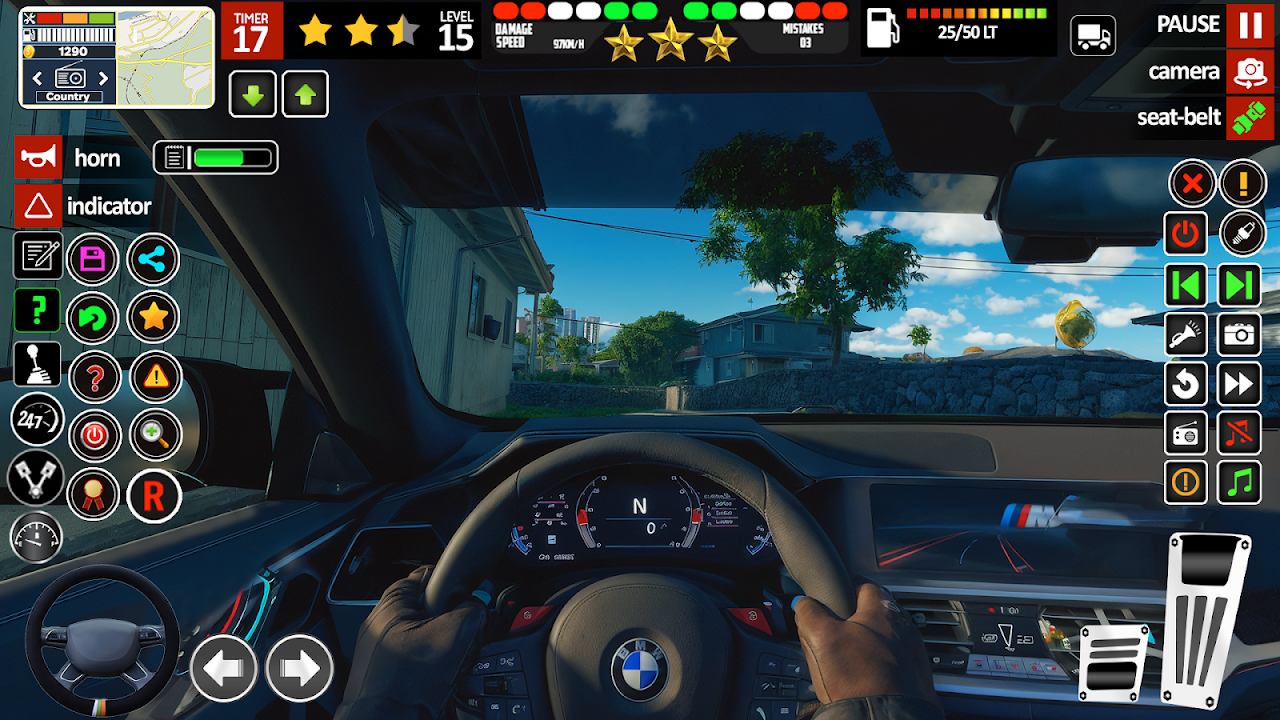The height and width of the screenshot is (720, 1280).
Task: Hit the brake pedal
Action: pyautogui.click(x=1114, y=662)
